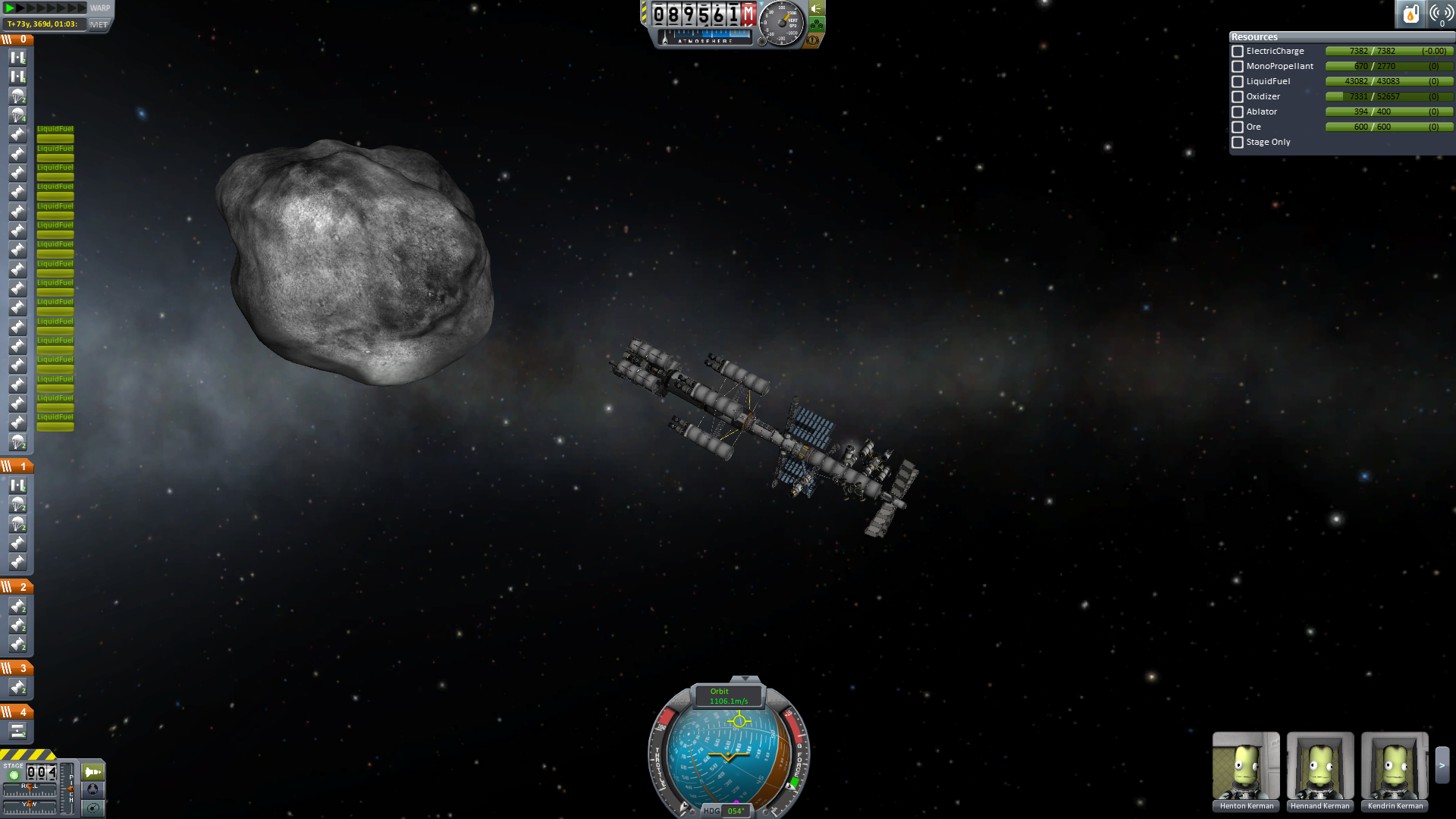
Task: Toggle the landing gear button
Action: (x=817, y=24)
